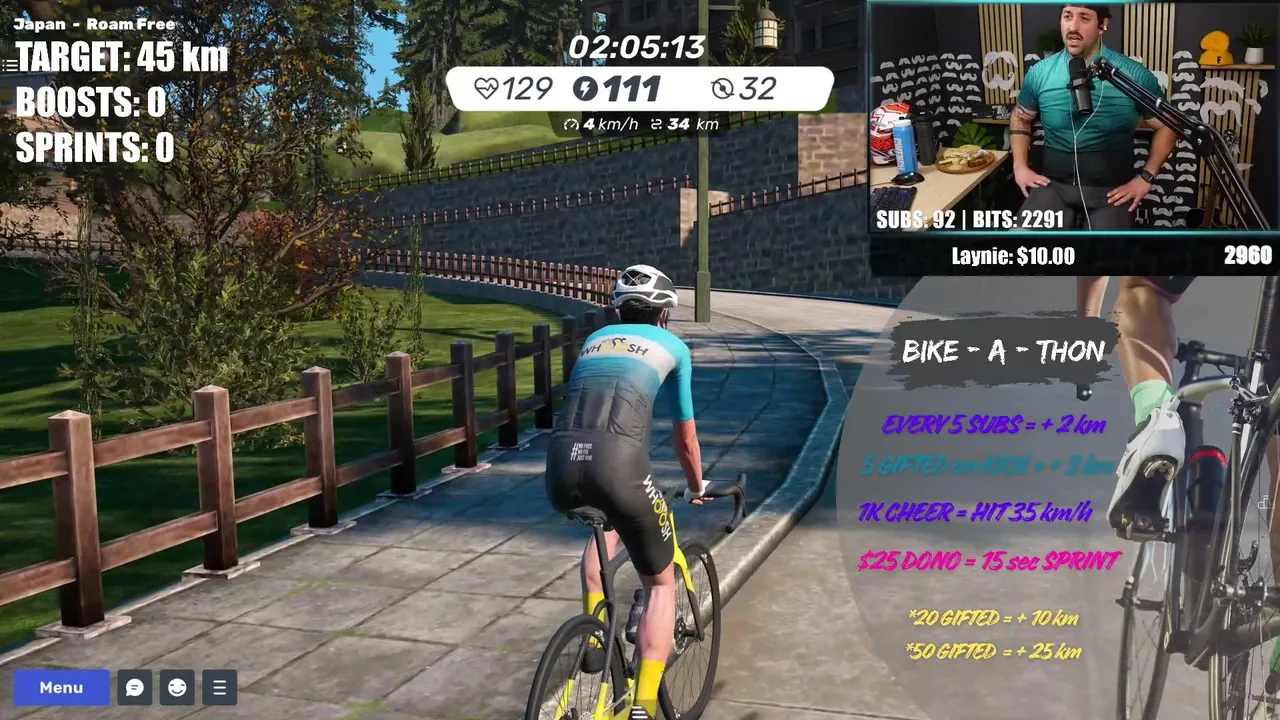Click the three-line list button beside the smiley
The height and width of the screenshot is (720, 1280).
pos(219,688)
